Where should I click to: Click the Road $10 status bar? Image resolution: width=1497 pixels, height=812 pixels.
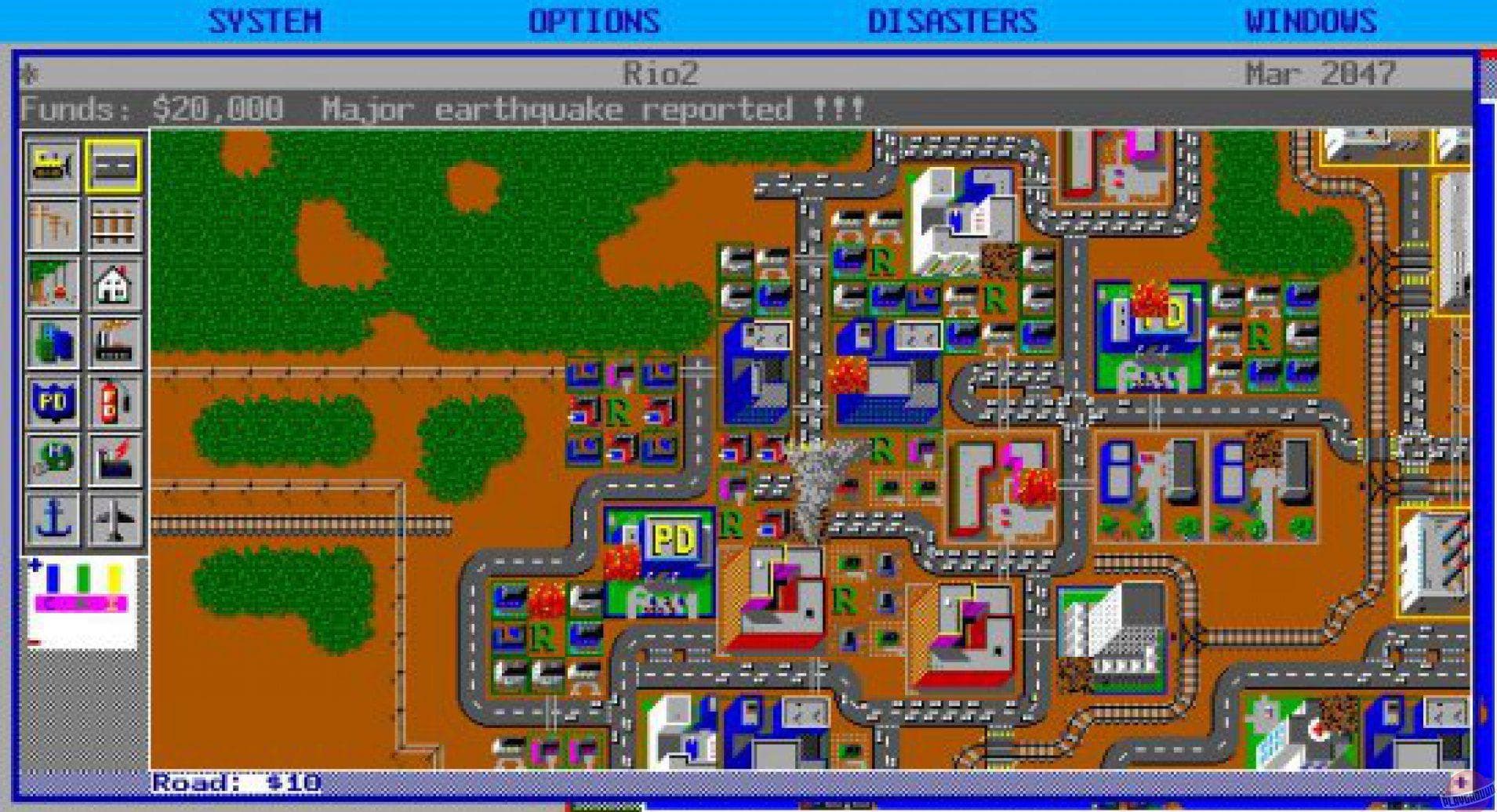(235, 784)
